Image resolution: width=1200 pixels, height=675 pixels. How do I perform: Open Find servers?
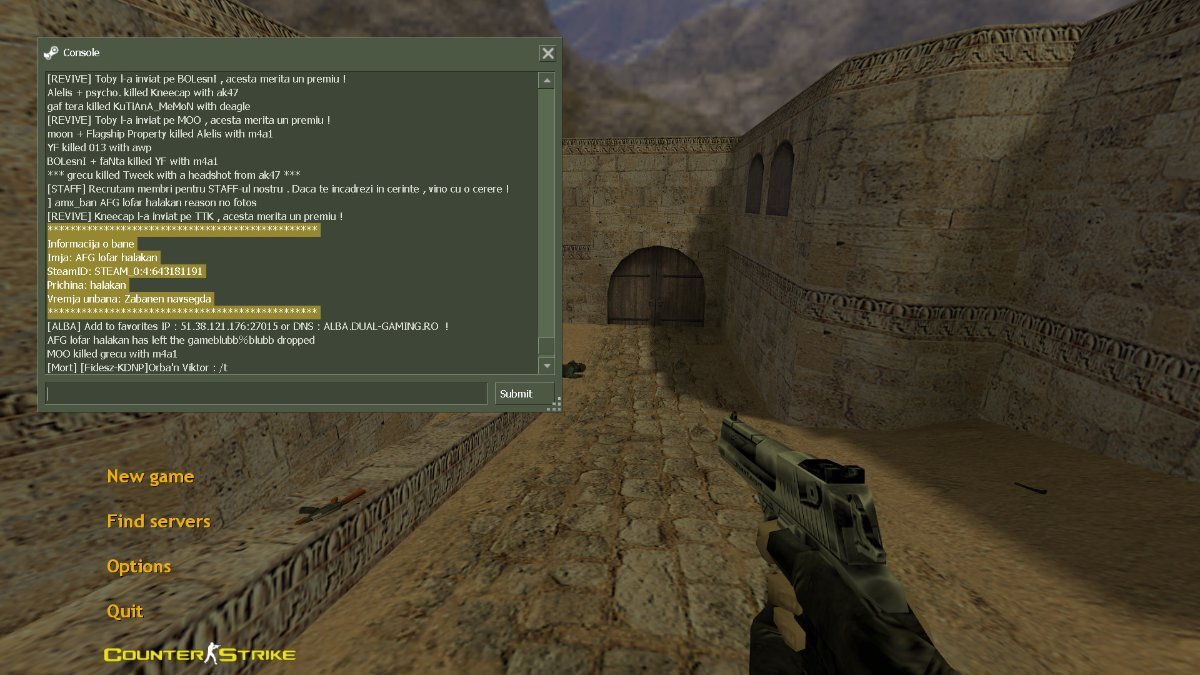pyautogui.click(x=158, y=521)
